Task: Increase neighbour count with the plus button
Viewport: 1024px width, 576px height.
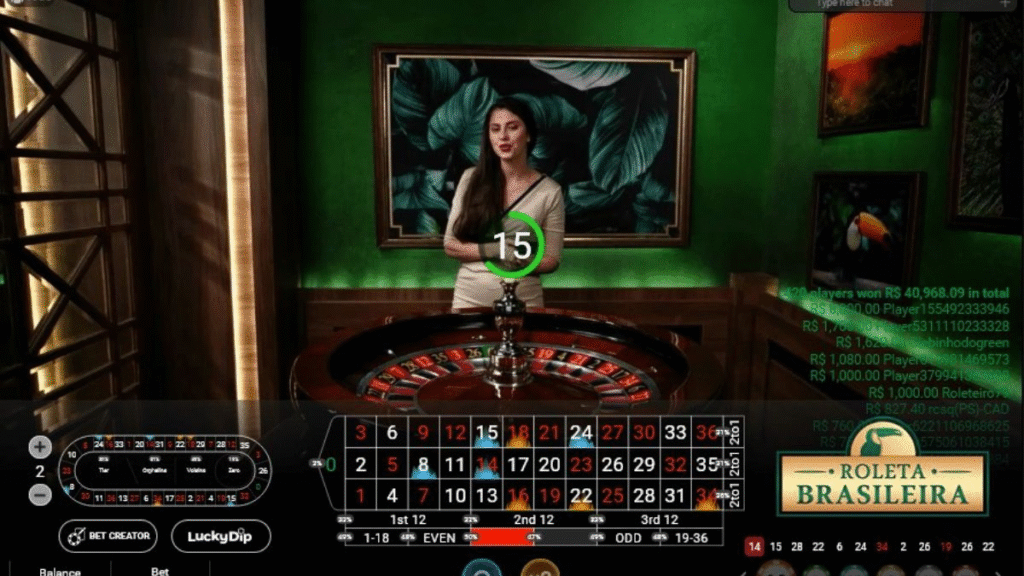Action: [40, 447]
